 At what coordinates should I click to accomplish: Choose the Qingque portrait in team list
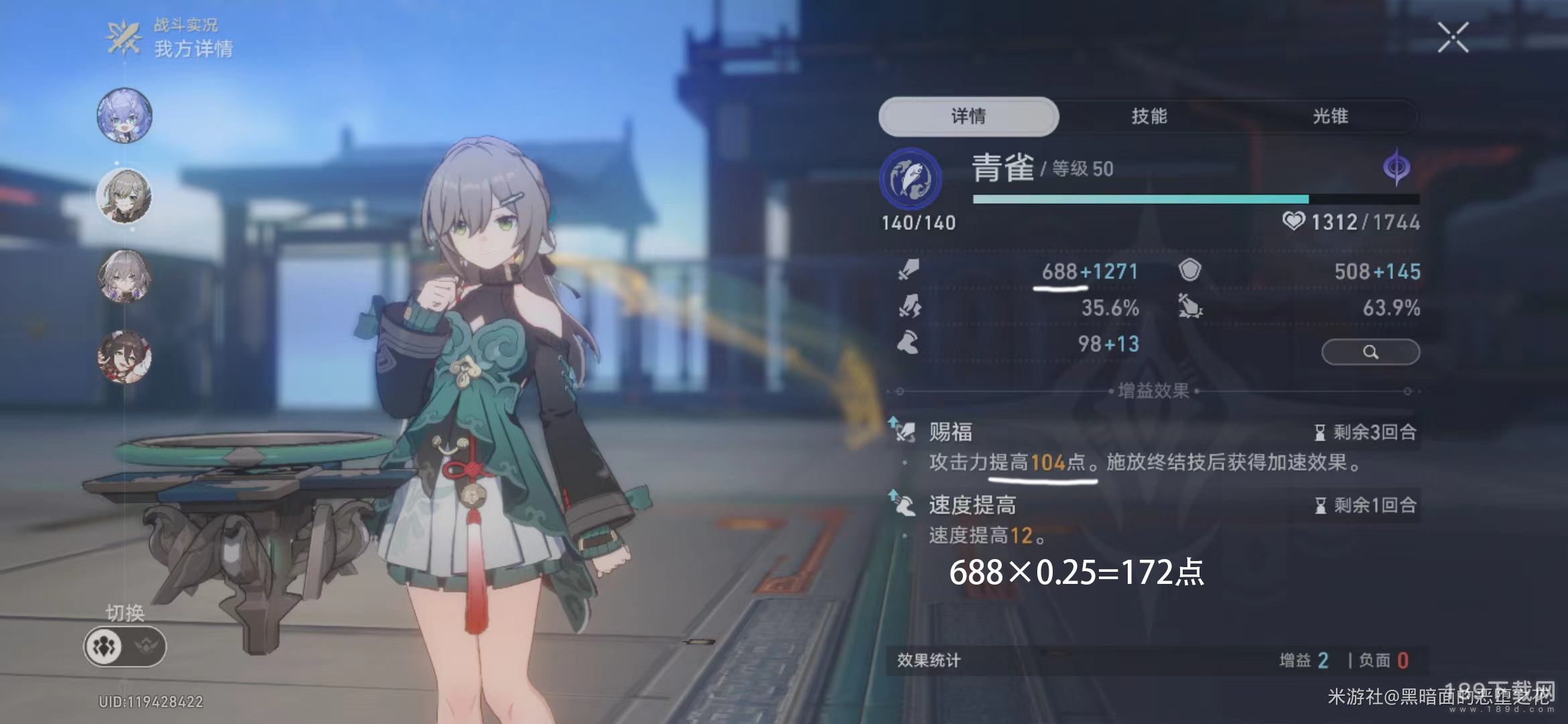click(x=125, y=196)
